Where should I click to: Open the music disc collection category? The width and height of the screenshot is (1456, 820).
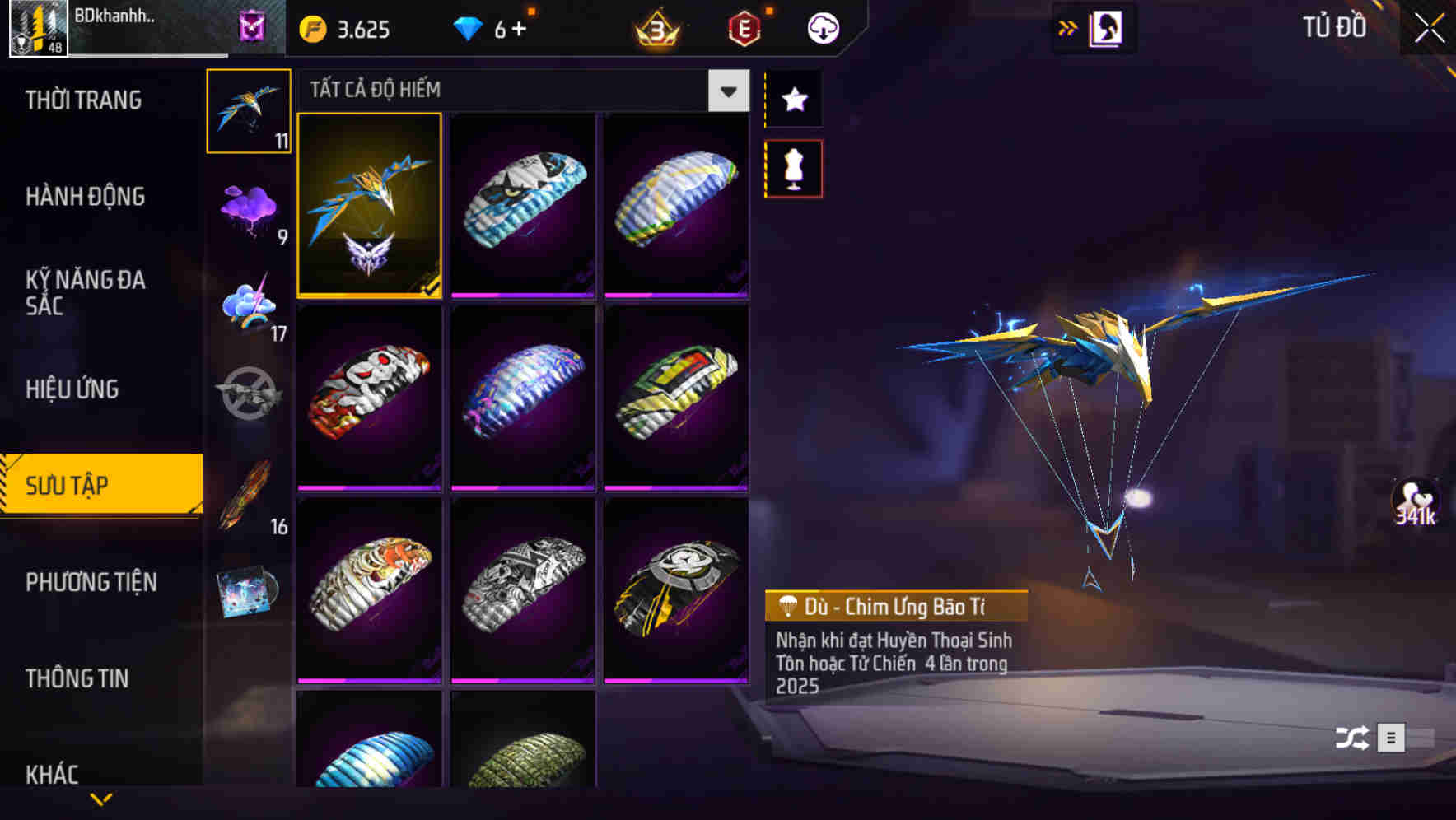pos(250,589)
